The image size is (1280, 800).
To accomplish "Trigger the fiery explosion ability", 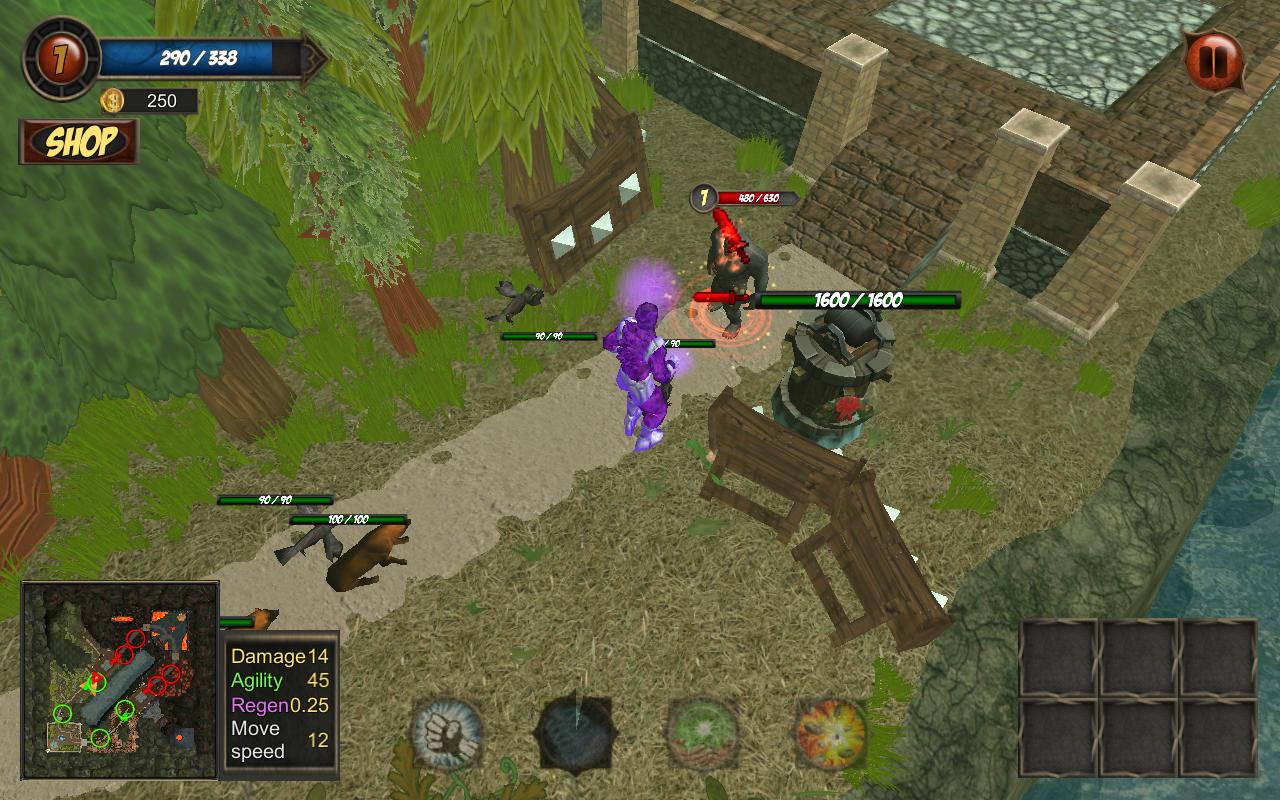I will tap(831, 733).
